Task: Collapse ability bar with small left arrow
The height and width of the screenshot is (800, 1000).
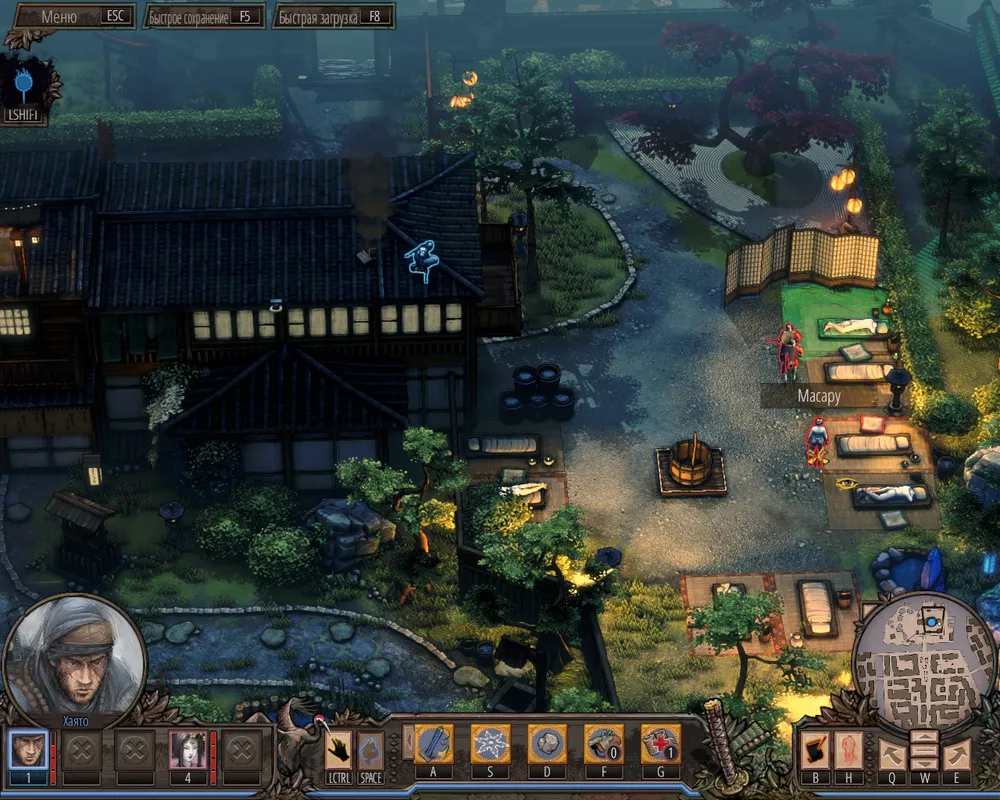Action: (x=408, y=742)
